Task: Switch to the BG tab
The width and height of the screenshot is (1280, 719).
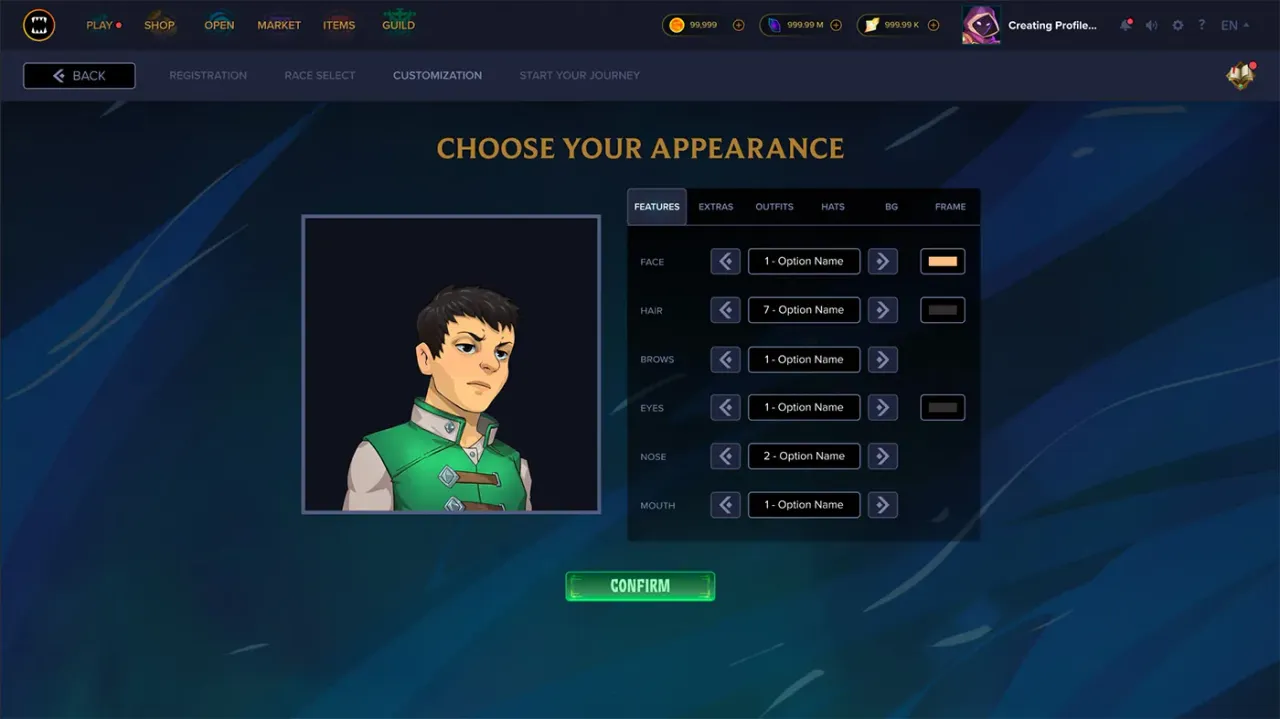Action: point(891,207)
